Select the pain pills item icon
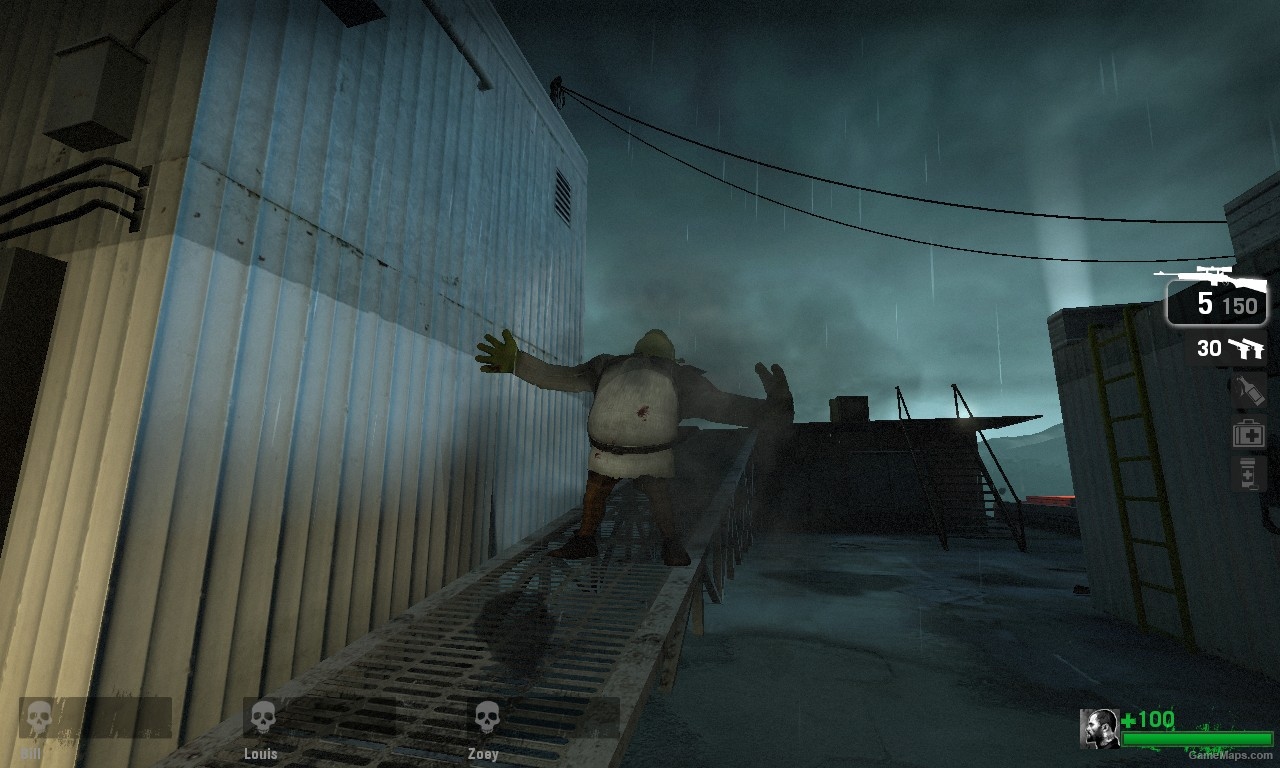The image size is (1280, 768). pos(1248,470)
